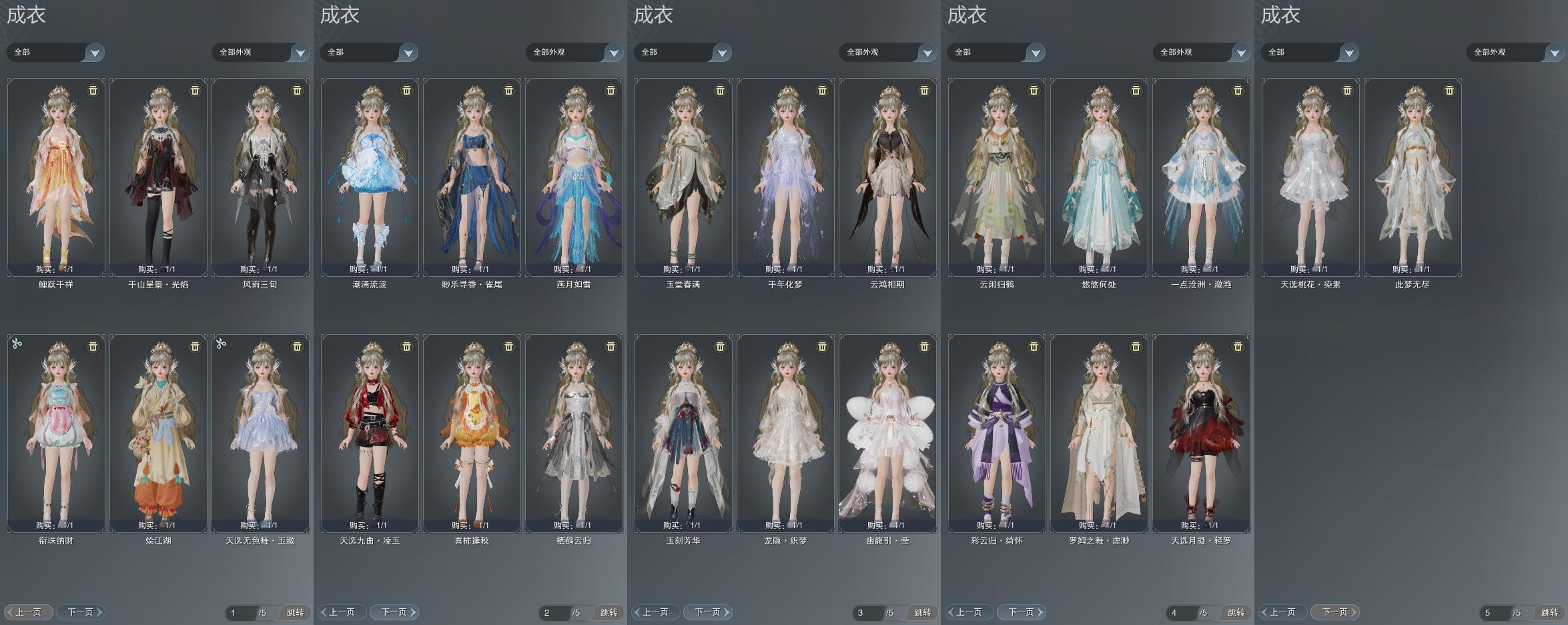Select the 云闲归鹤 outfit

[x=997, y=177]
